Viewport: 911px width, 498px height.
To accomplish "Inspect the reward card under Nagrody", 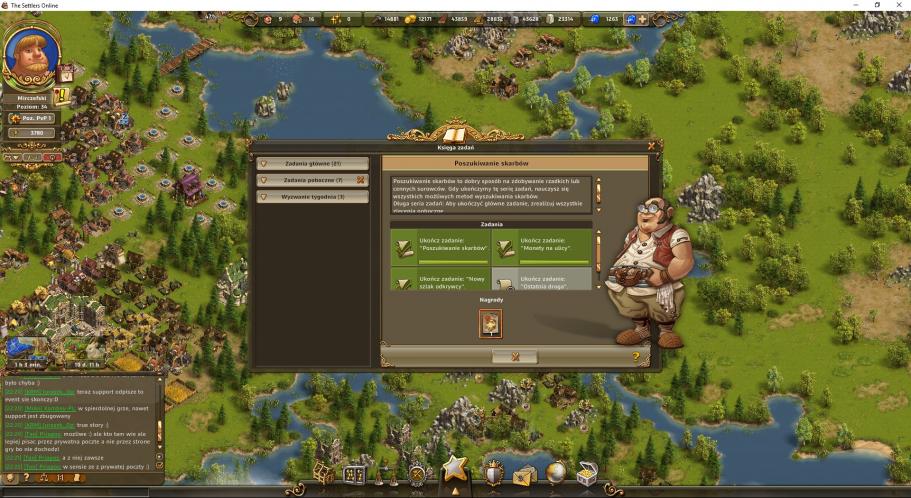I will 491,322.
